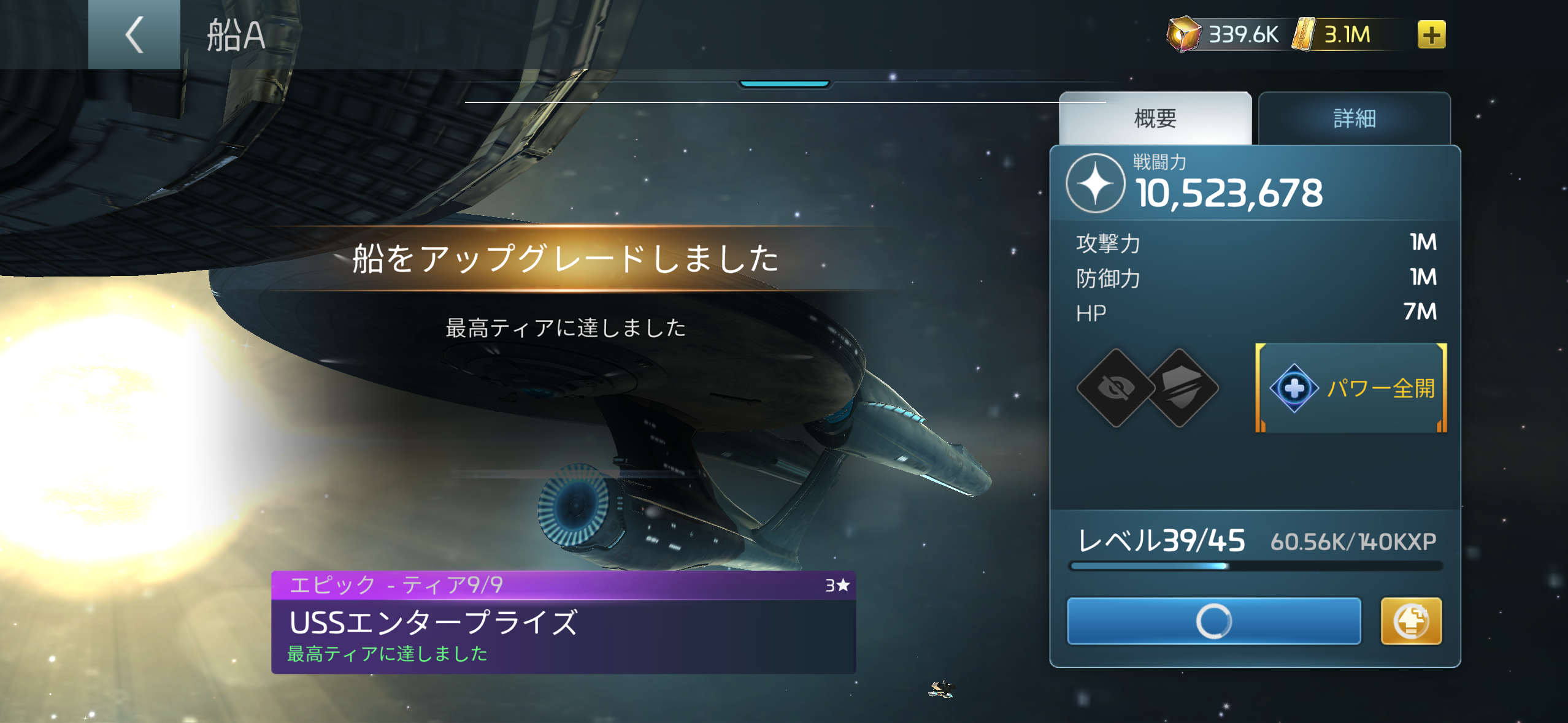Activate the gold upgrade arrow button
Image resolution: width=1568 pixels, height=723 pixels.
(x=1410, y=621)
